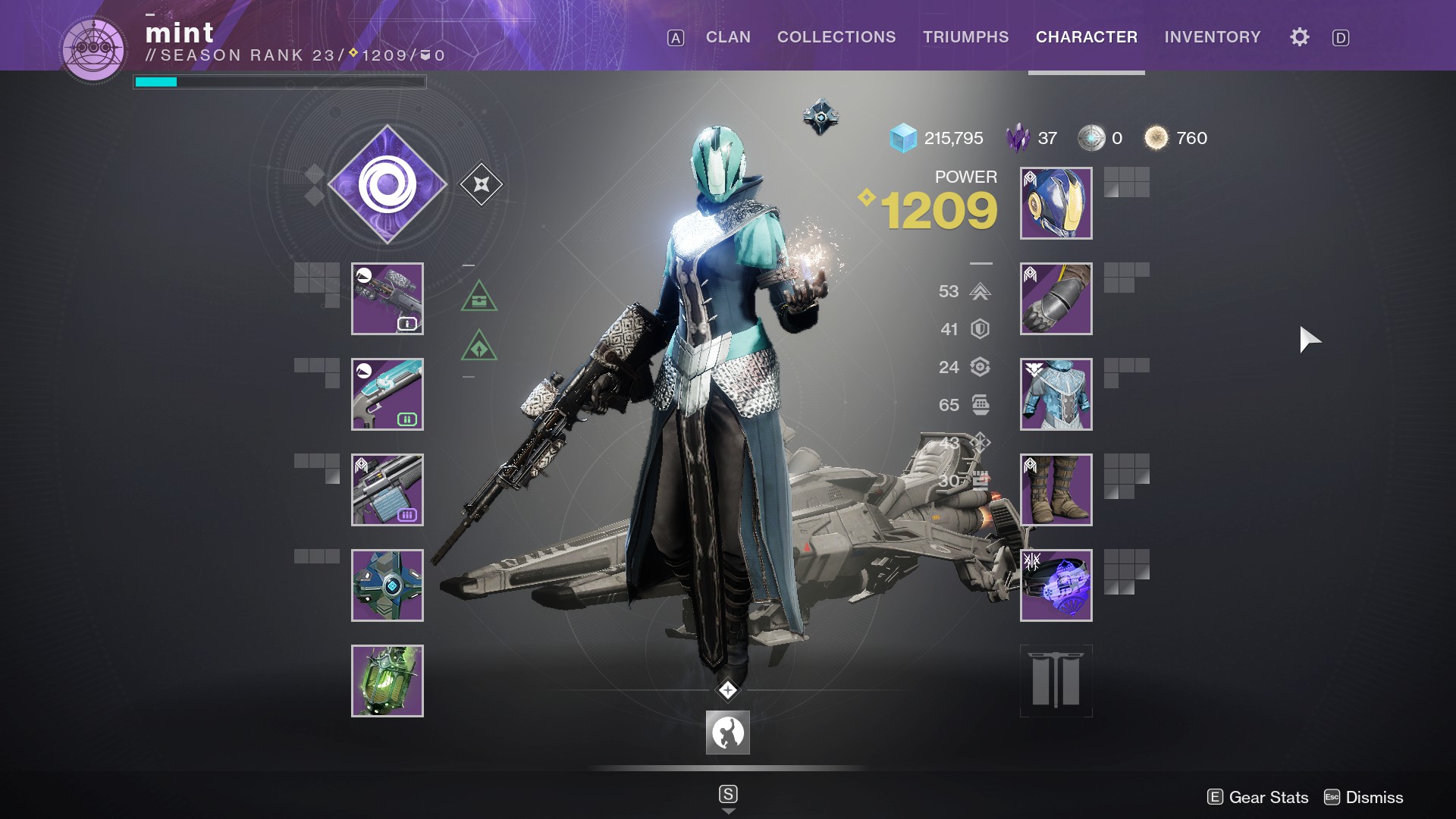Select the kinetic weapon slot
The height and width of the screenshot is (819, 1456).
pyautogui.click(x=388, y=299)
